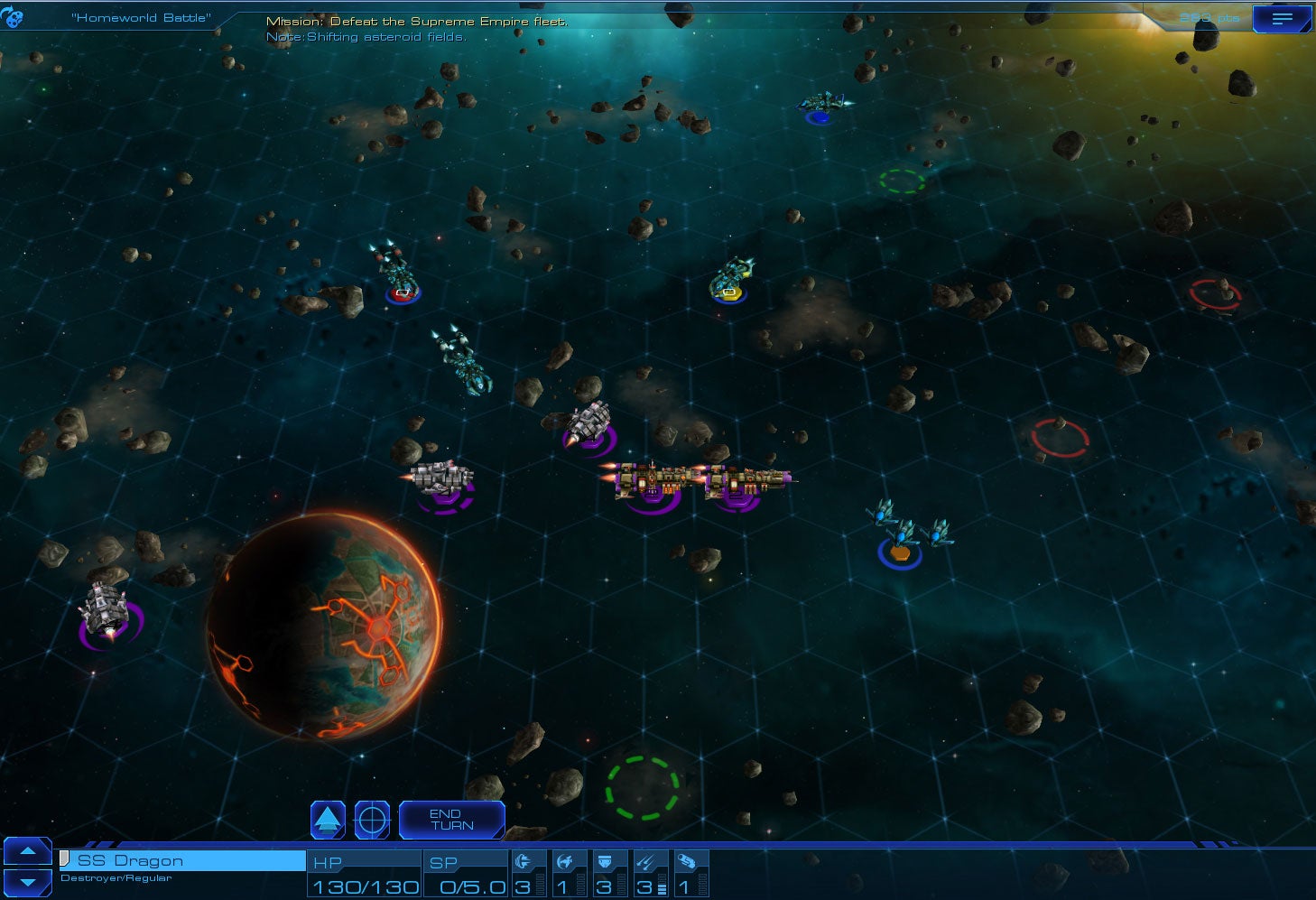Select the targeting reticle icon
Viewport: 1316px width, 900px height.
tap(371, 818)
